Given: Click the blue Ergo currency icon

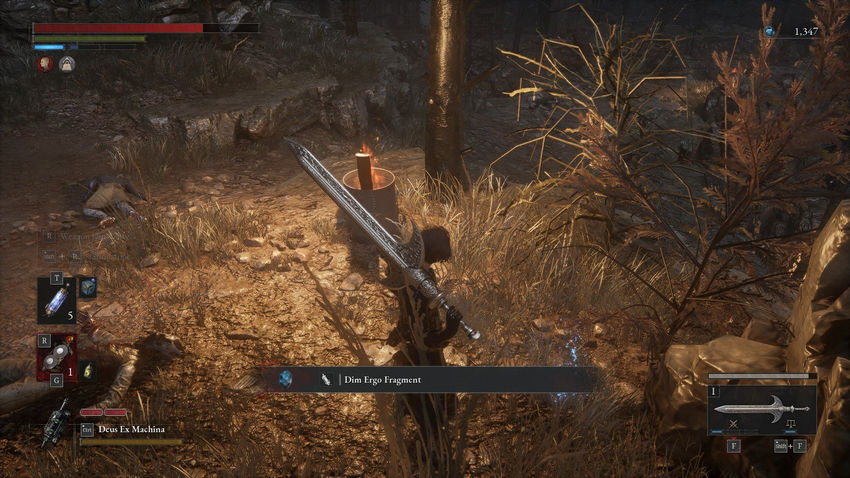Looking at the screenshot, I should point(769,32).
